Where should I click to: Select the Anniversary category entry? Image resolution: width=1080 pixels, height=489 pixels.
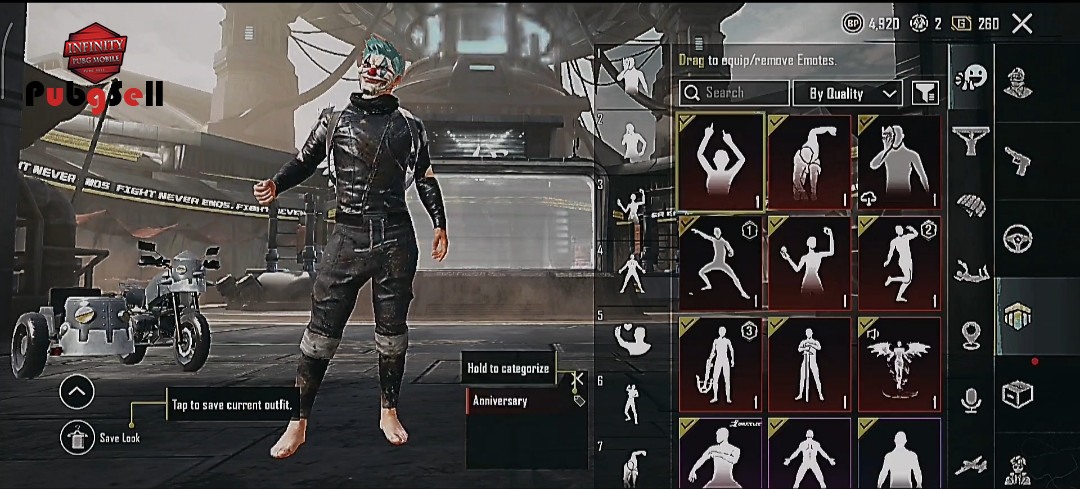point(527,401)
